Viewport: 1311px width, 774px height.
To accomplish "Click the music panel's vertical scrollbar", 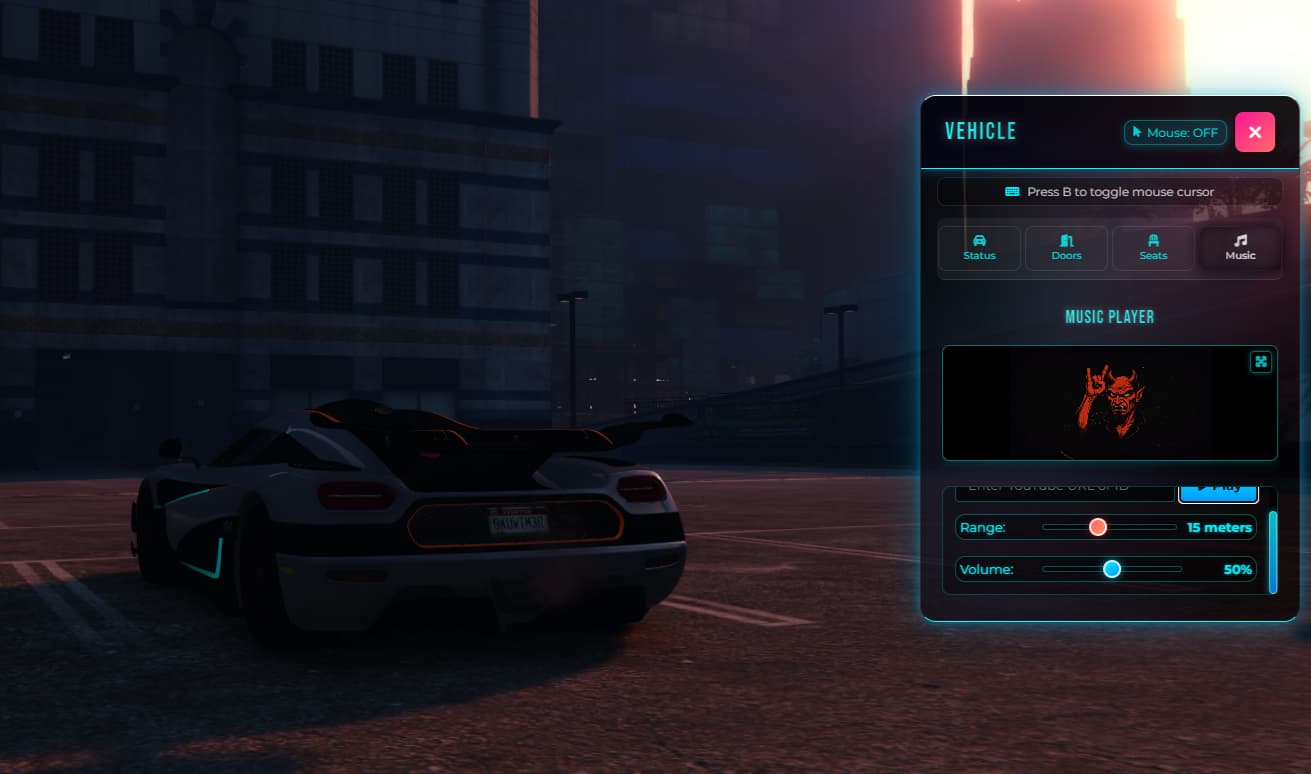I will tap(1273, 552).
